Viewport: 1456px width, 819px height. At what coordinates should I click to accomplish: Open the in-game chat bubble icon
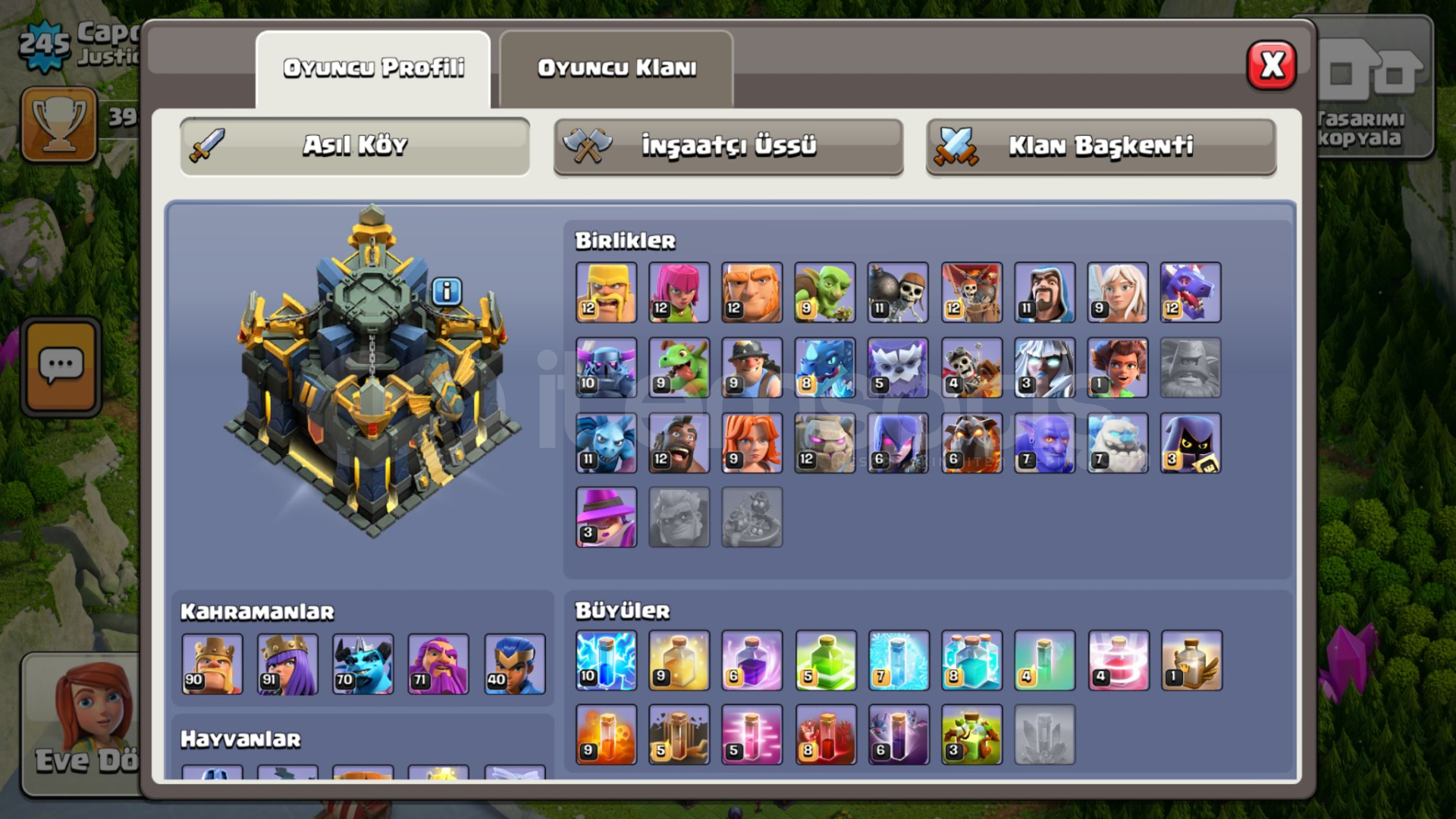point(61,366)
